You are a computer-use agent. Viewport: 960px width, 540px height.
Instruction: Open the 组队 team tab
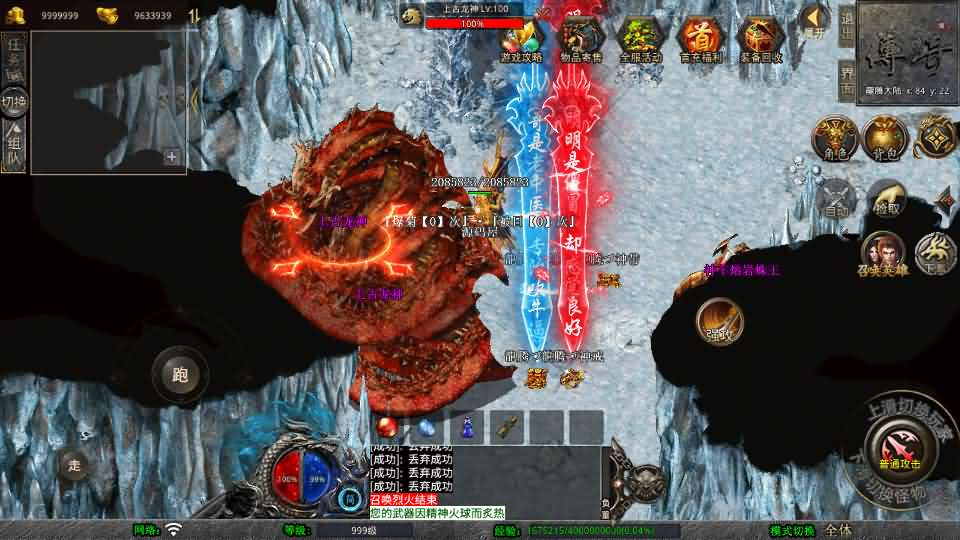(x=14, y=145)
